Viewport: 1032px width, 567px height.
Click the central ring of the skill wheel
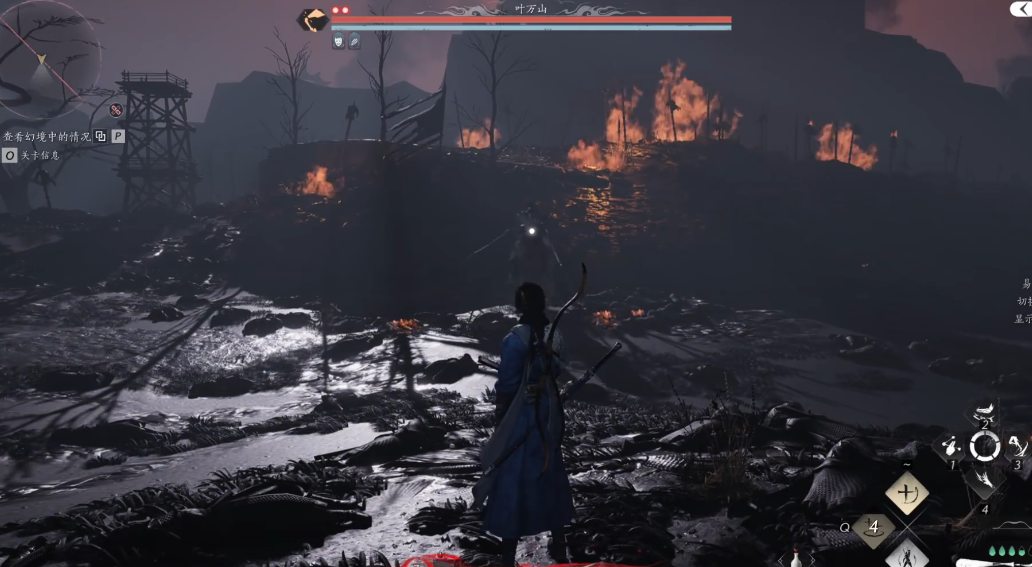point(985,447)
